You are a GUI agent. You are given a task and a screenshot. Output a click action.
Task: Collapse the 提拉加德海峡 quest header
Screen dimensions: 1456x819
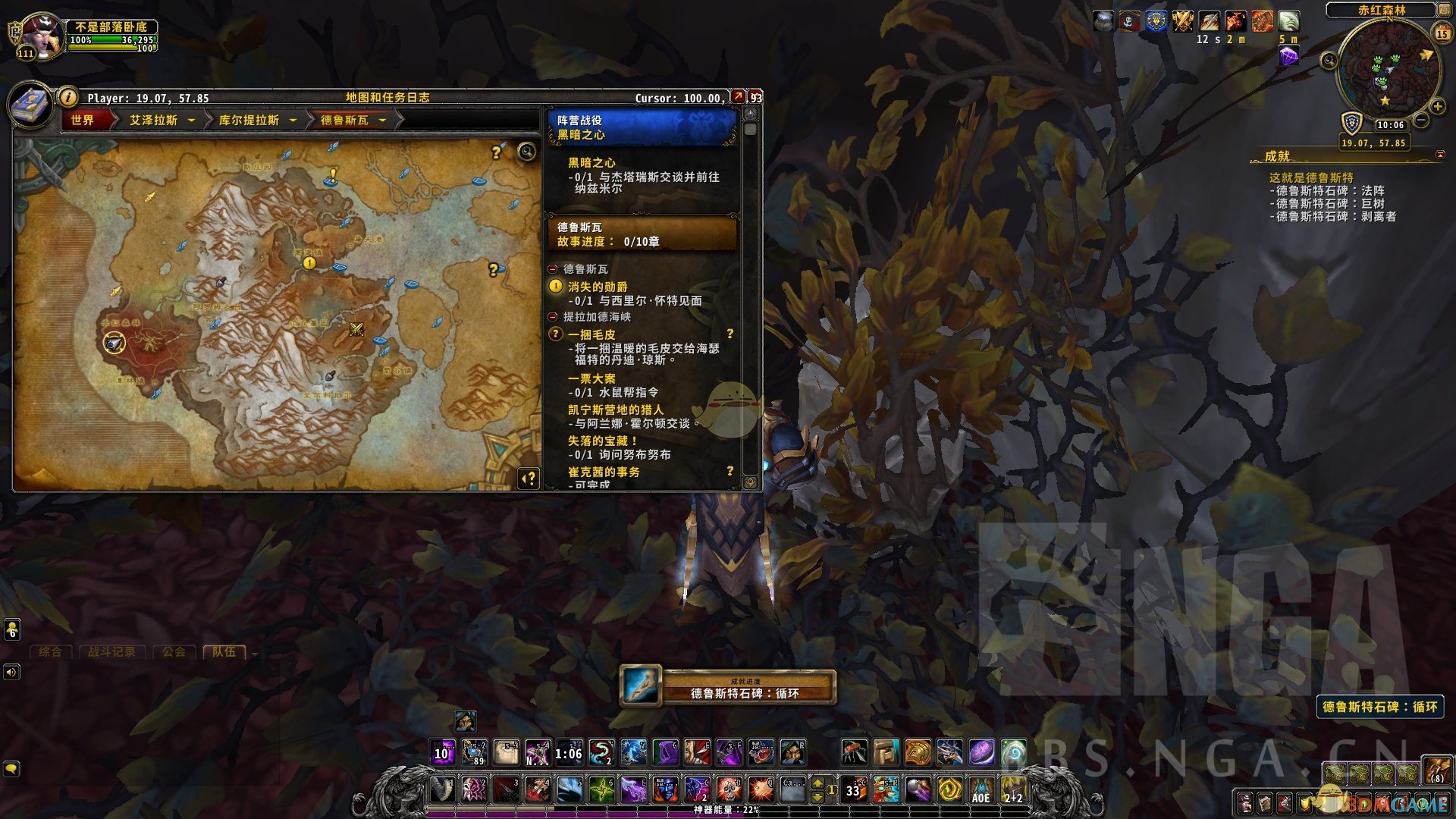pos(553,317)
